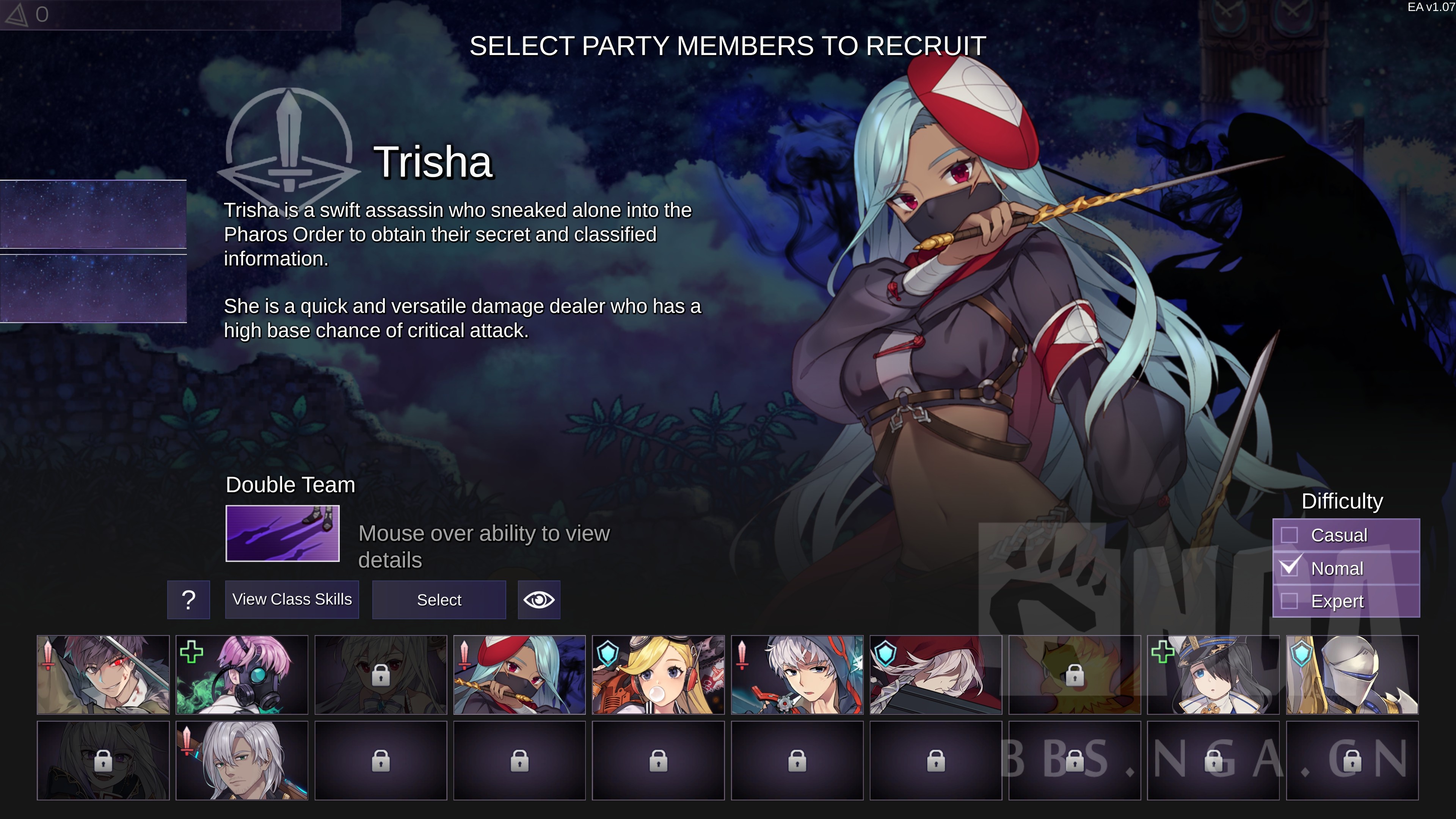
Task: Choose Casual difficulty
Action: 1289,535
